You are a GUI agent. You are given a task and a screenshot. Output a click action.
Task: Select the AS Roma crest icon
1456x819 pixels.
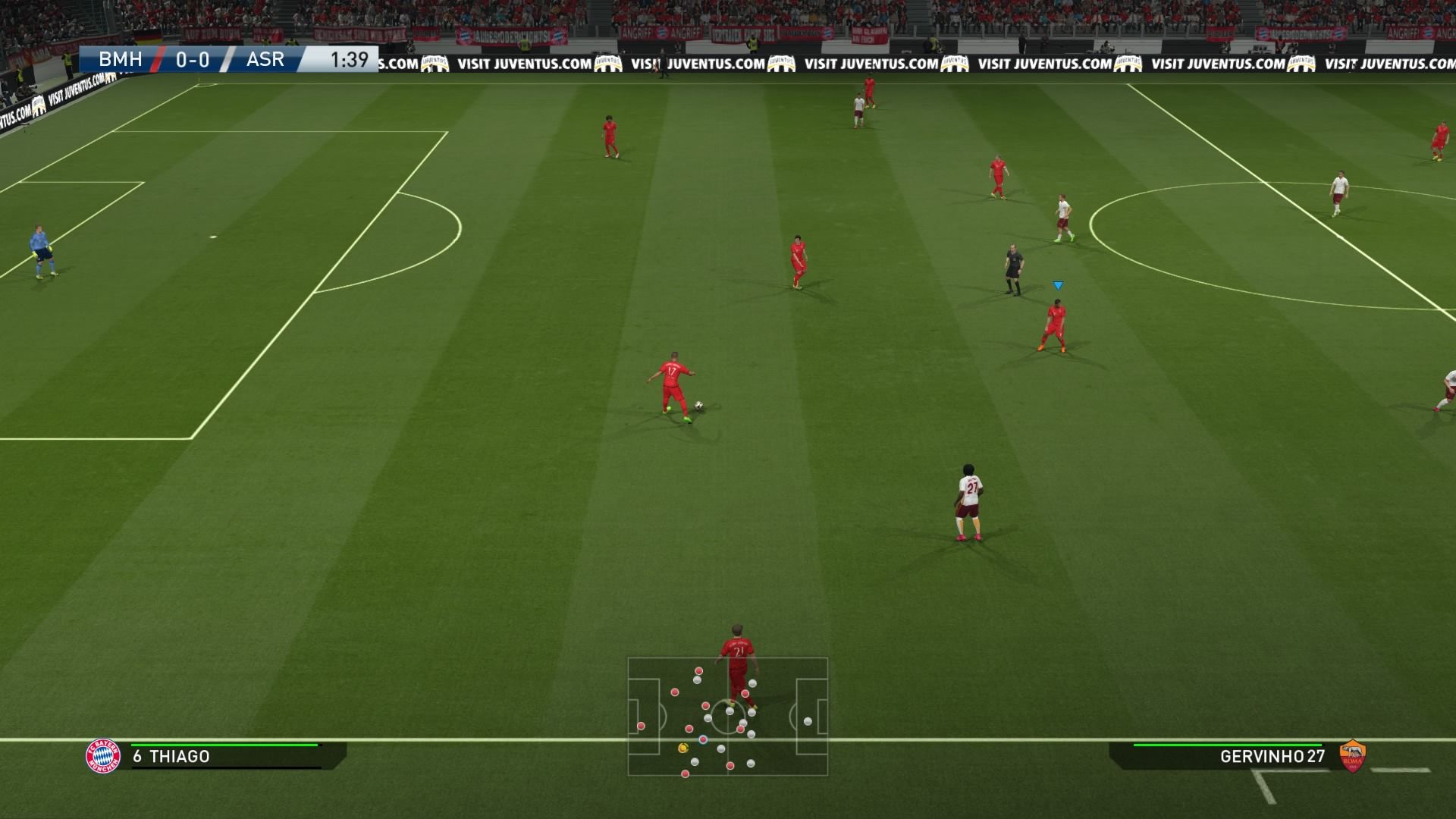coord(1353,756)
